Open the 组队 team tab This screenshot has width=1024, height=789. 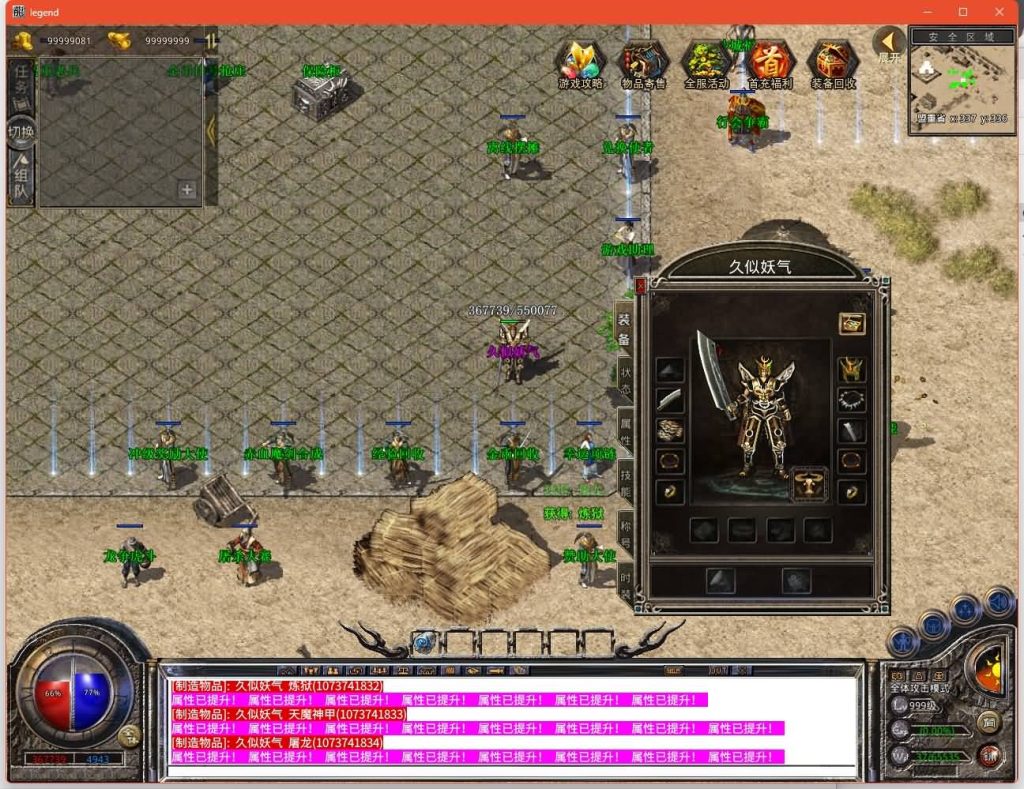(21, 178)
